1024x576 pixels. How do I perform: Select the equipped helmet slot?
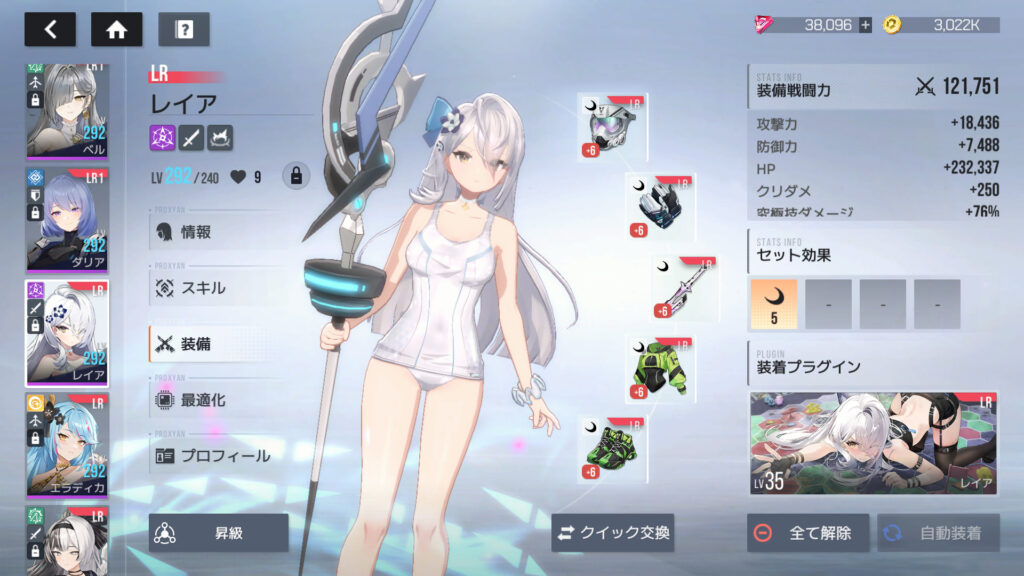(x=612, y=127)
